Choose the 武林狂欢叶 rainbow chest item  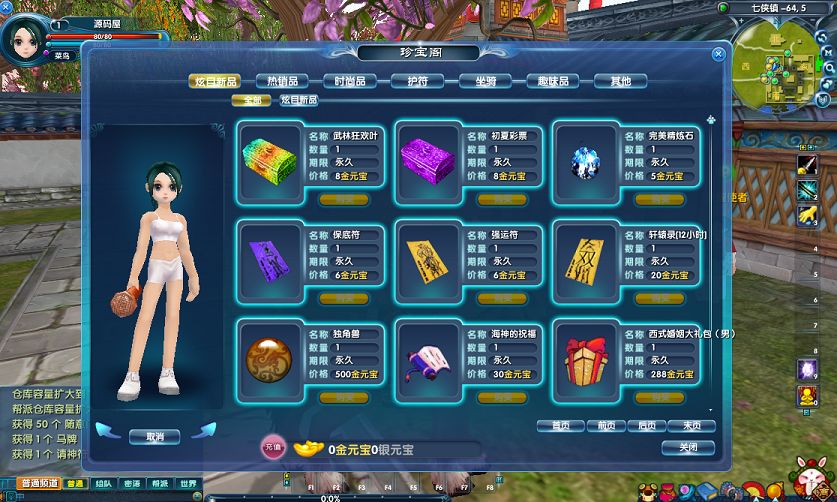click(270, 158)
